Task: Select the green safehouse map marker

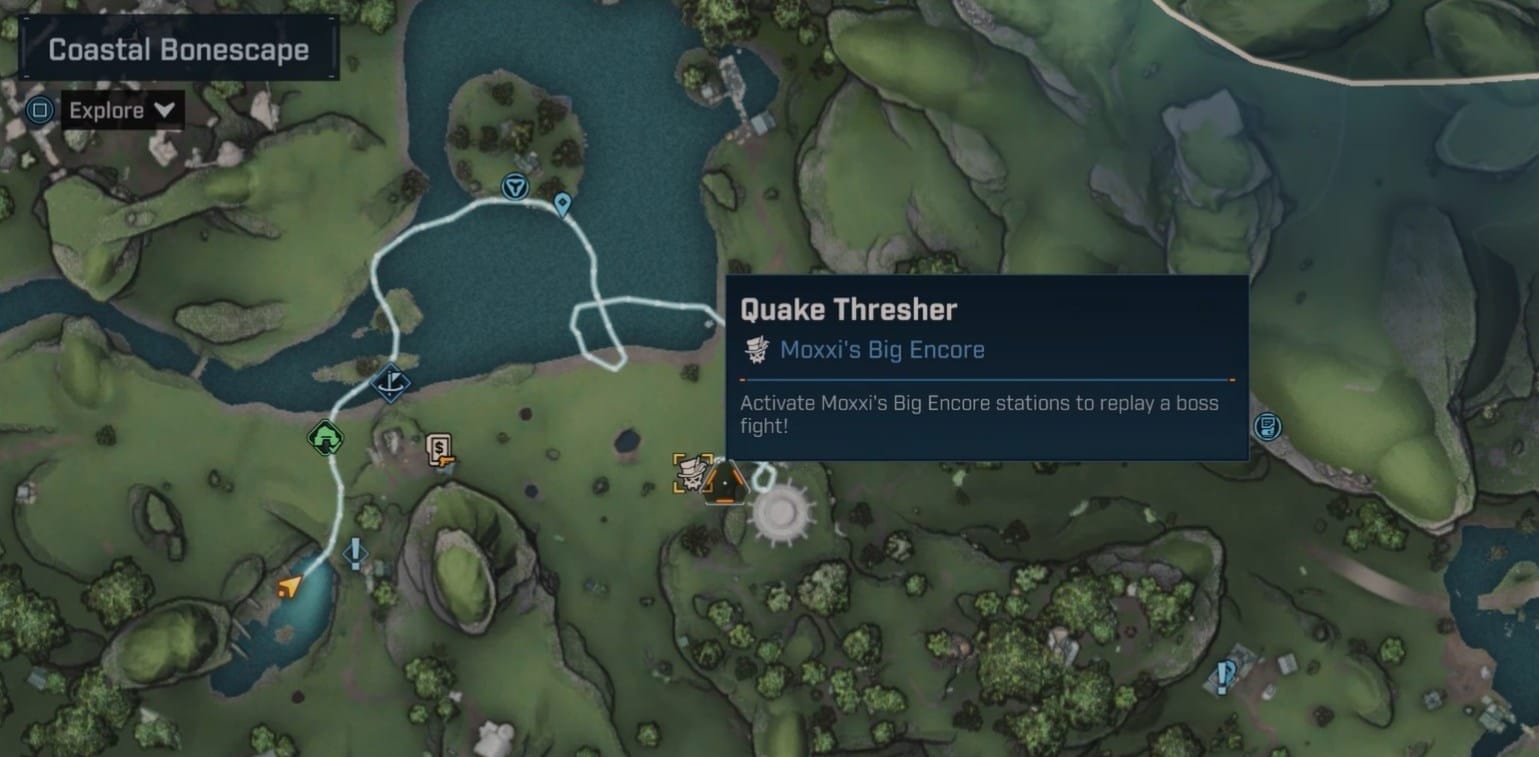Action: (325, 438)
